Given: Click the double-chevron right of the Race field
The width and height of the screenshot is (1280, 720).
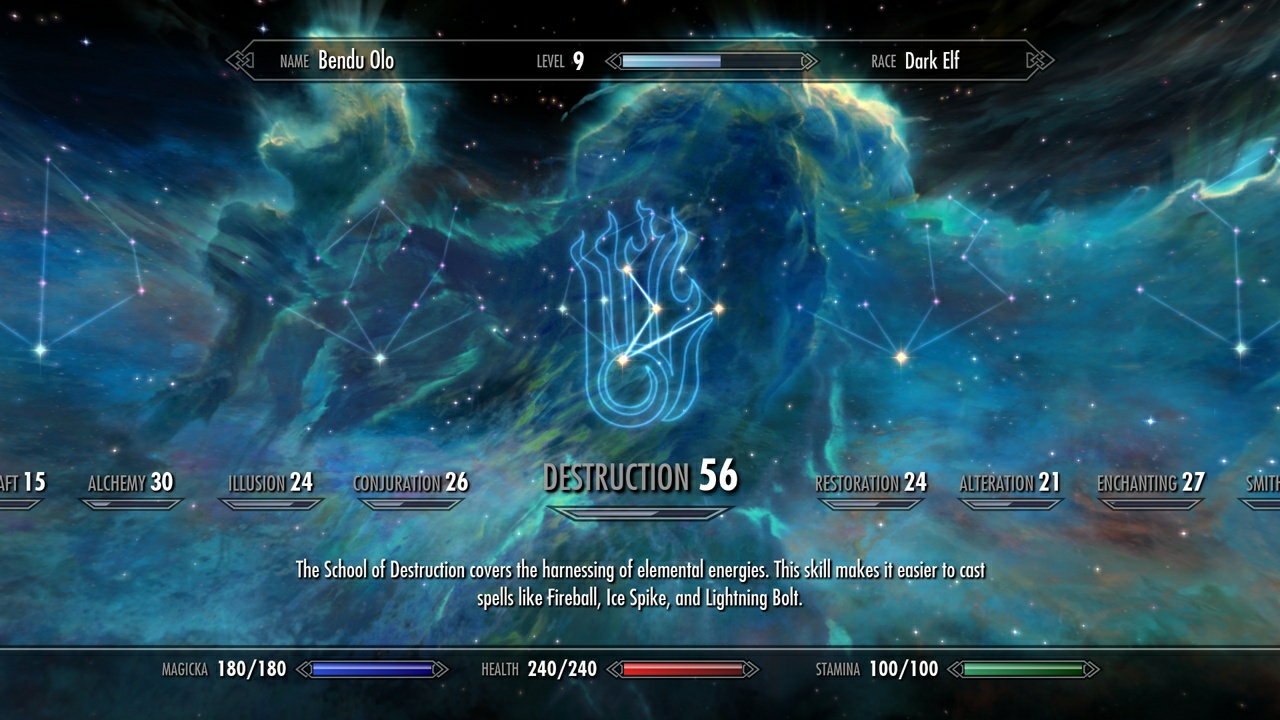Looking at the screenshot, I should coord(1040,61).
